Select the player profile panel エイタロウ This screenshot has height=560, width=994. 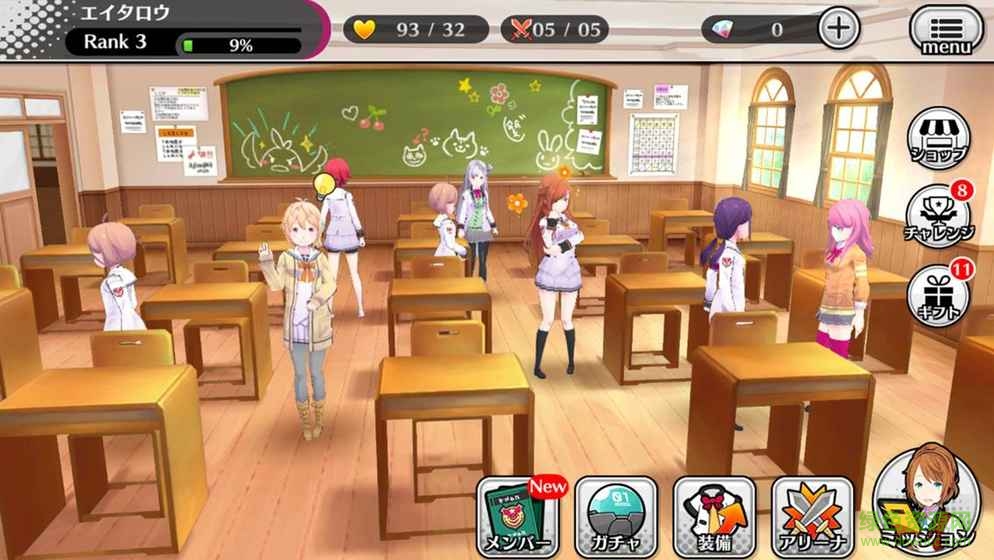pyautogui.click(x=160, y=29)
